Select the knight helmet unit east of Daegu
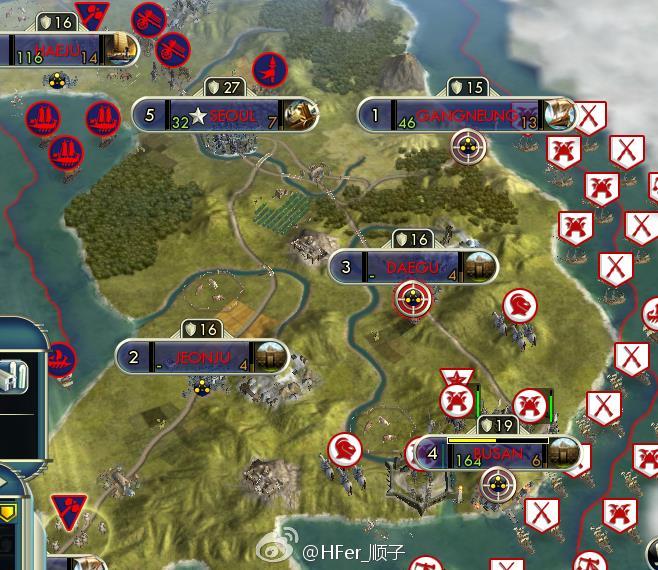This screenshot has height=570, width=658. coord(517,304)
